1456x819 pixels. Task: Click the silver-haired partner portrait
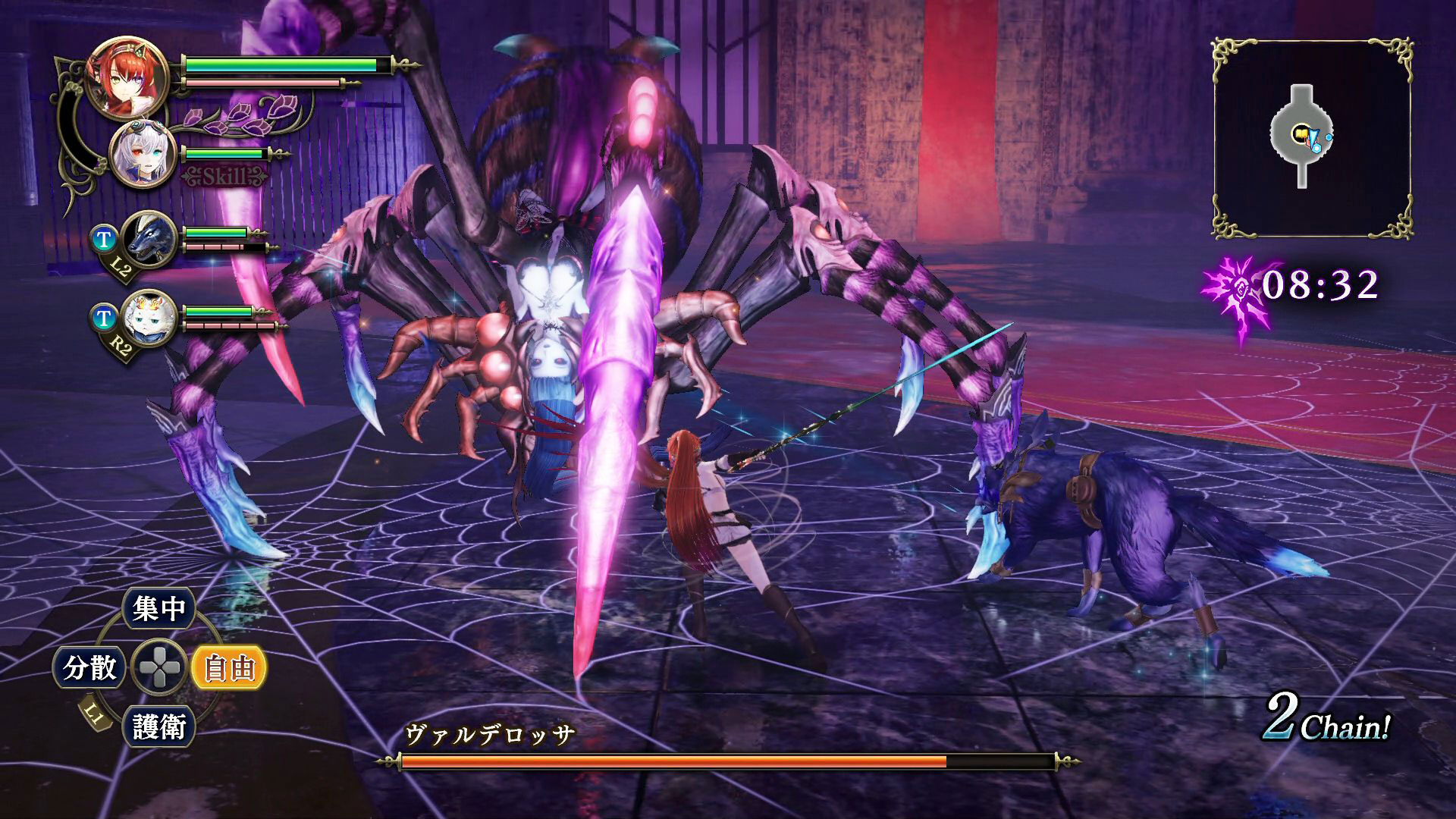[x=143, y=155]
